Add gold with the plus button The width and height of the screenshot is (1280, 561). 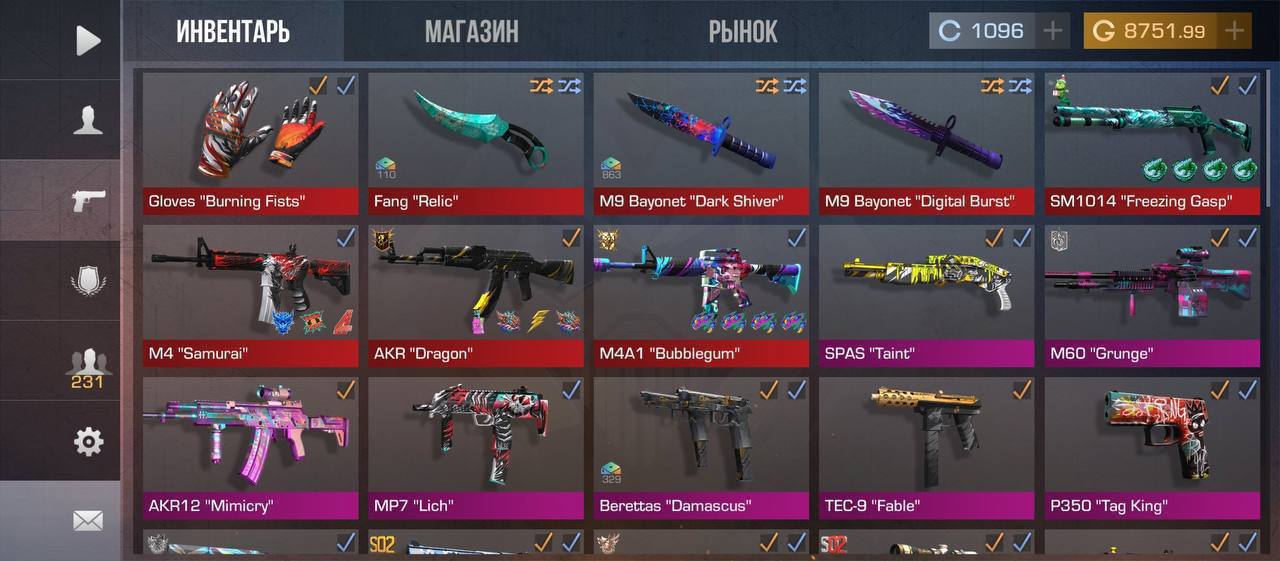[1235, 31]
